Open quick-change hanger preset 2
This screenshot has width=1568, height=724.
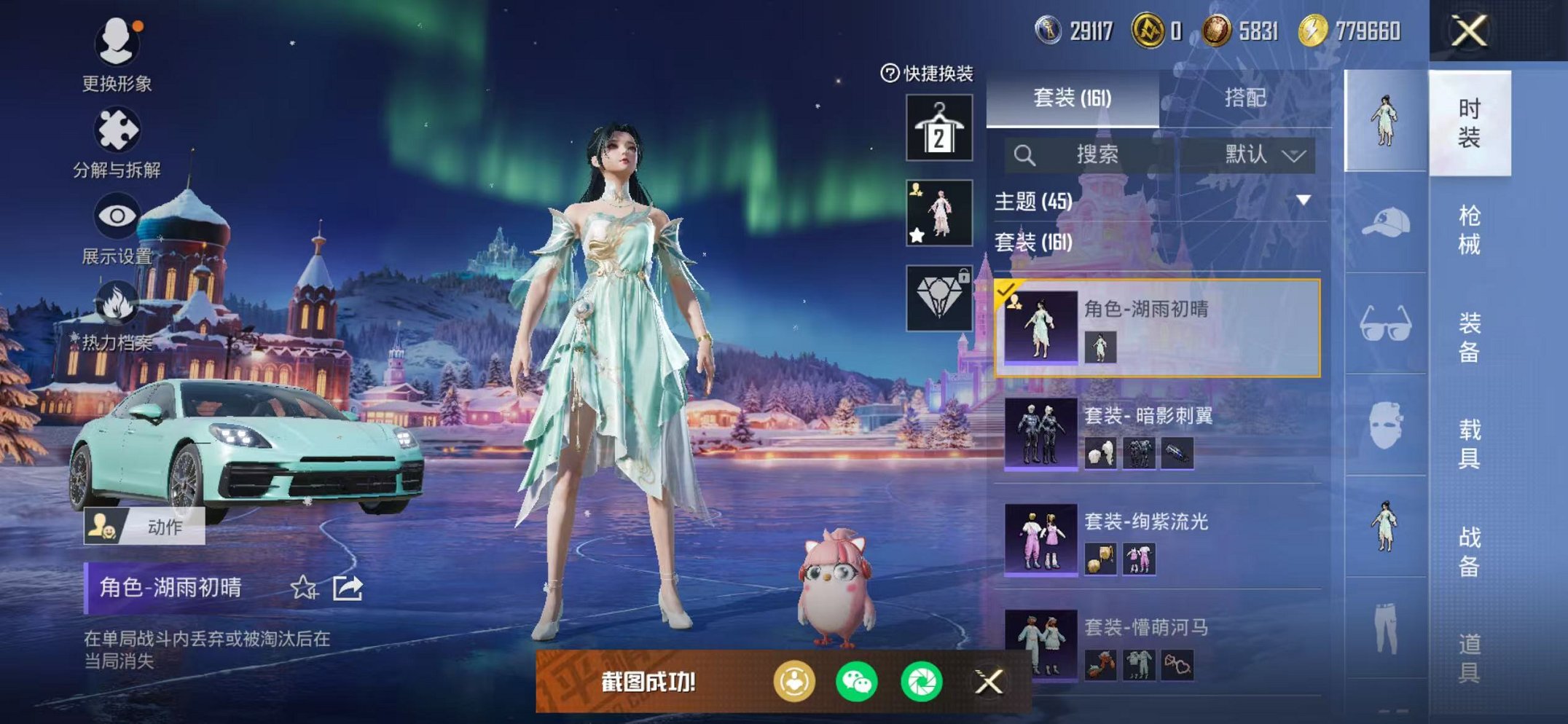[x=938, y=127]
